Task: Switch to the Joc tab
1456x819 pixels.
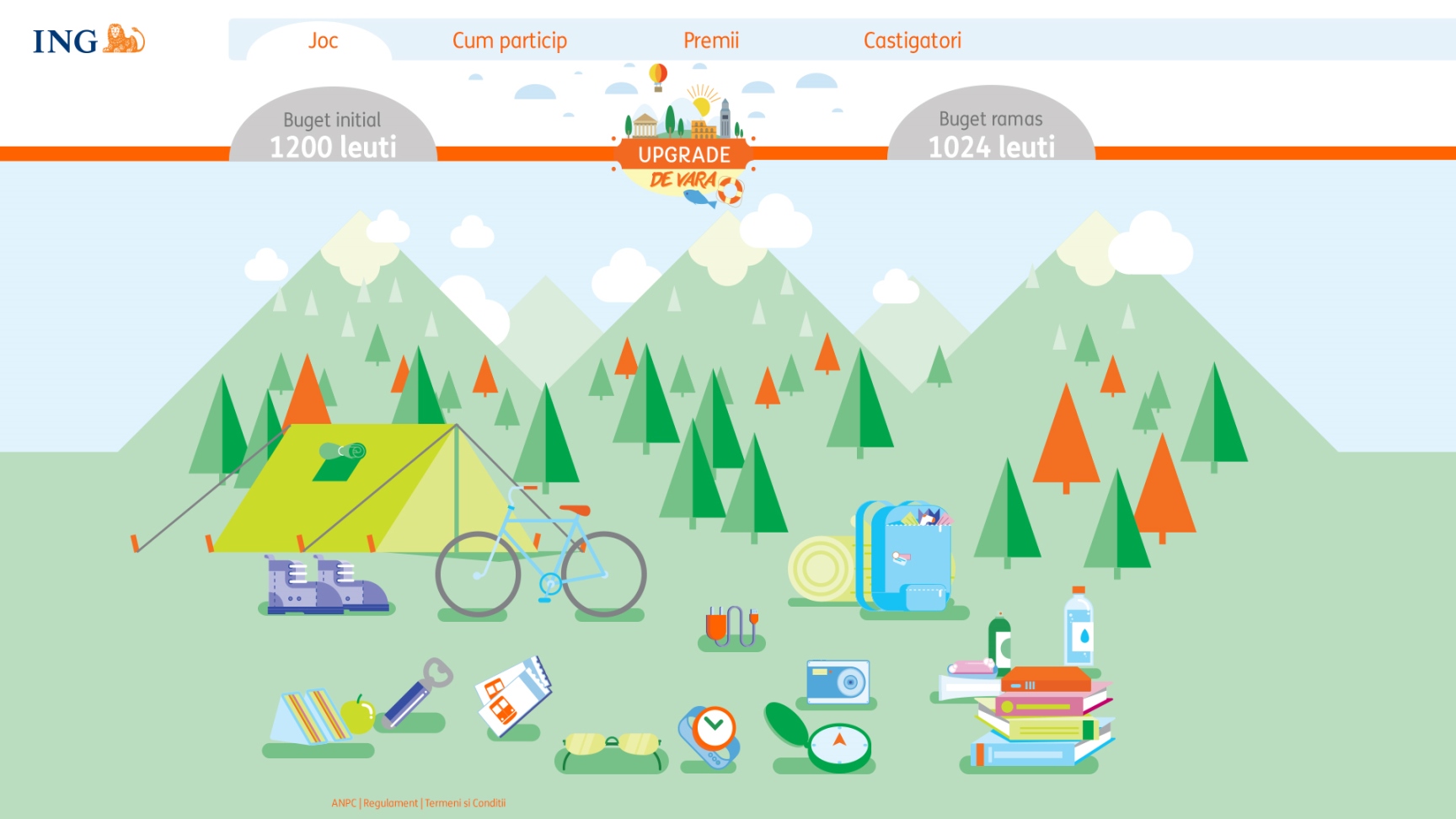Action: coord(323,40)
